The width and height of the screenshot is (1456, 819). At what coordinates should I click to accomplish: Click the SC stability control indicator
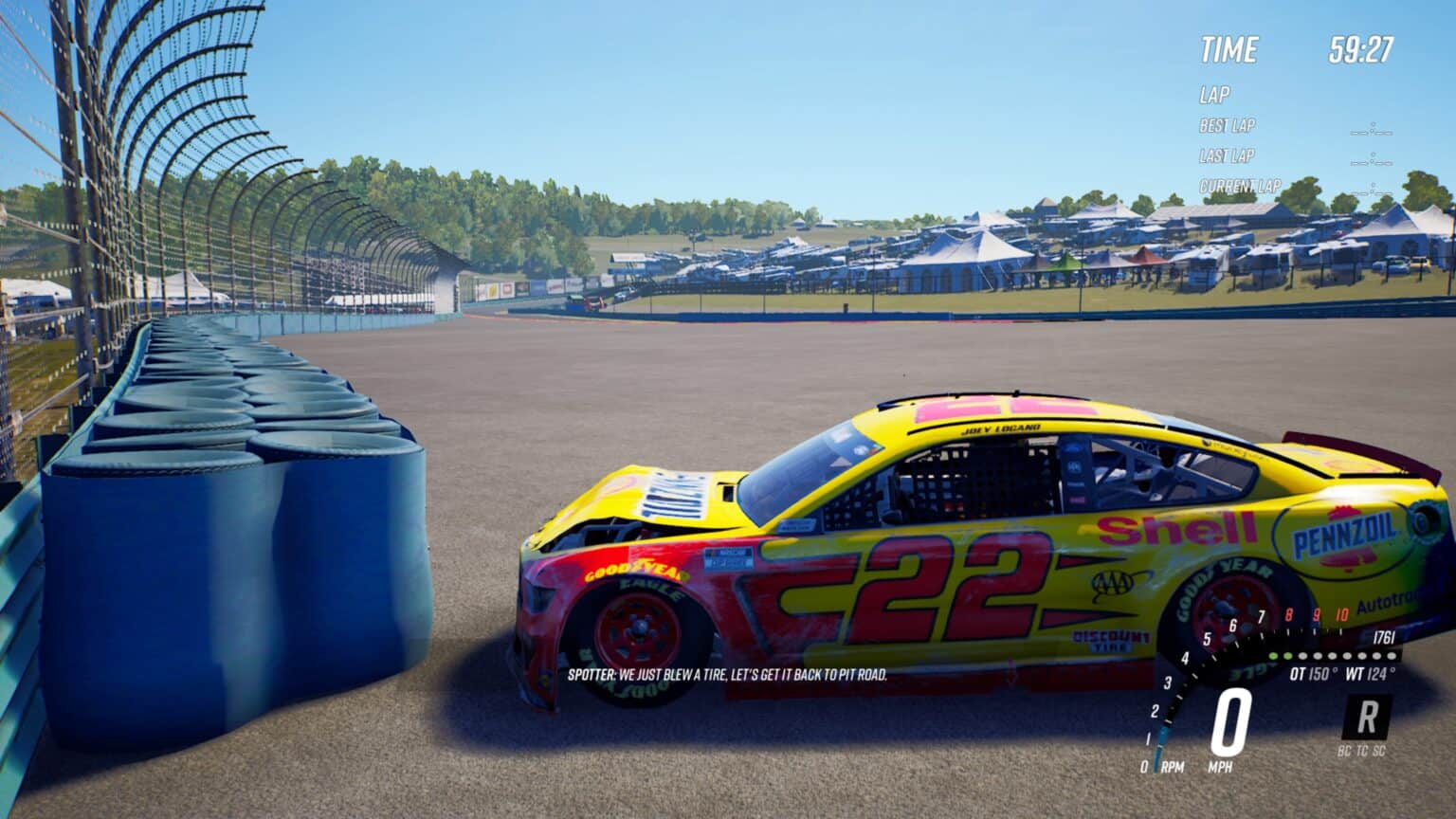(1379, 750)
